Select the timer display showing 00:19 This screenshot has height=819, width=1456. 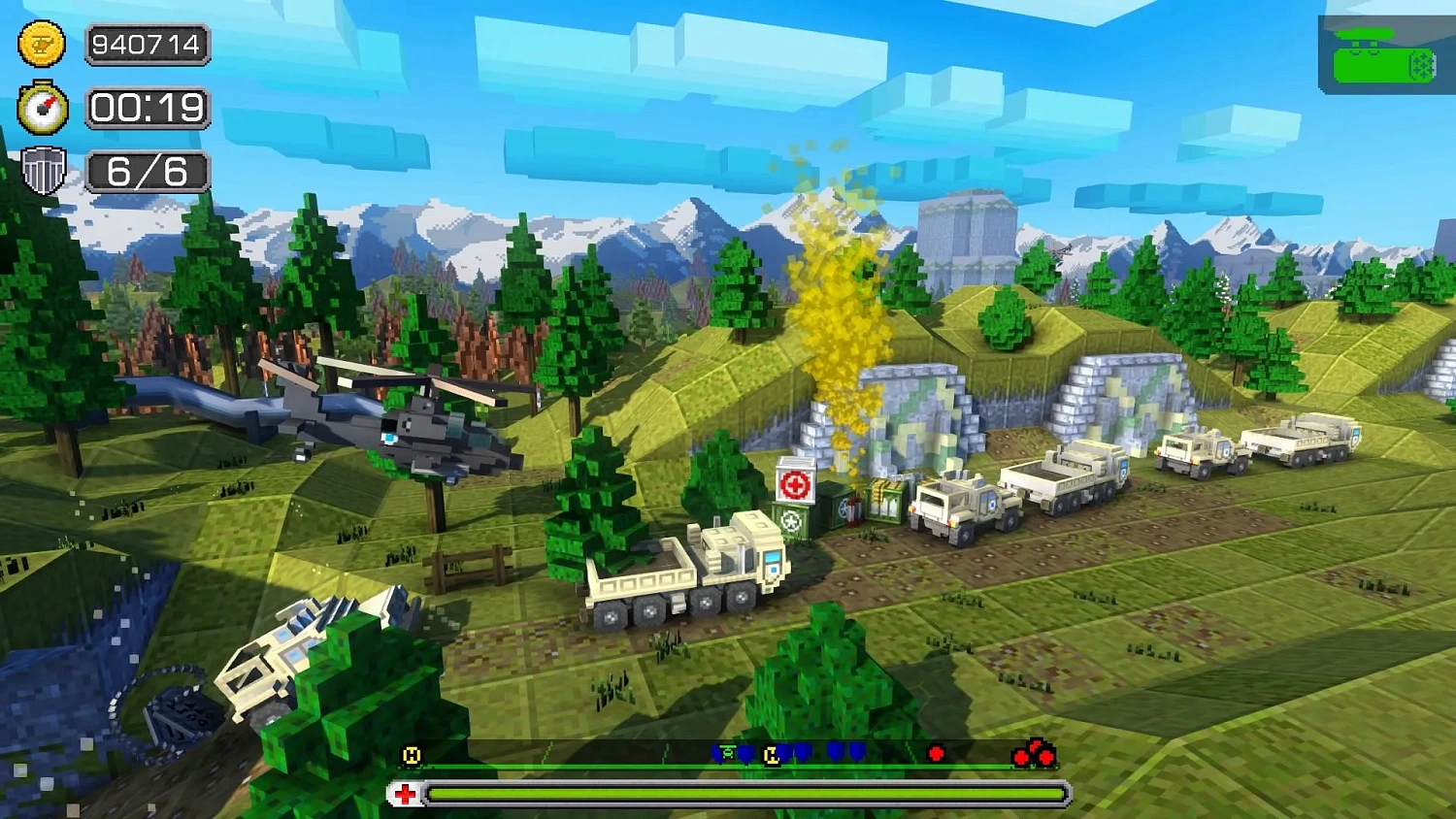click(148, 109)
